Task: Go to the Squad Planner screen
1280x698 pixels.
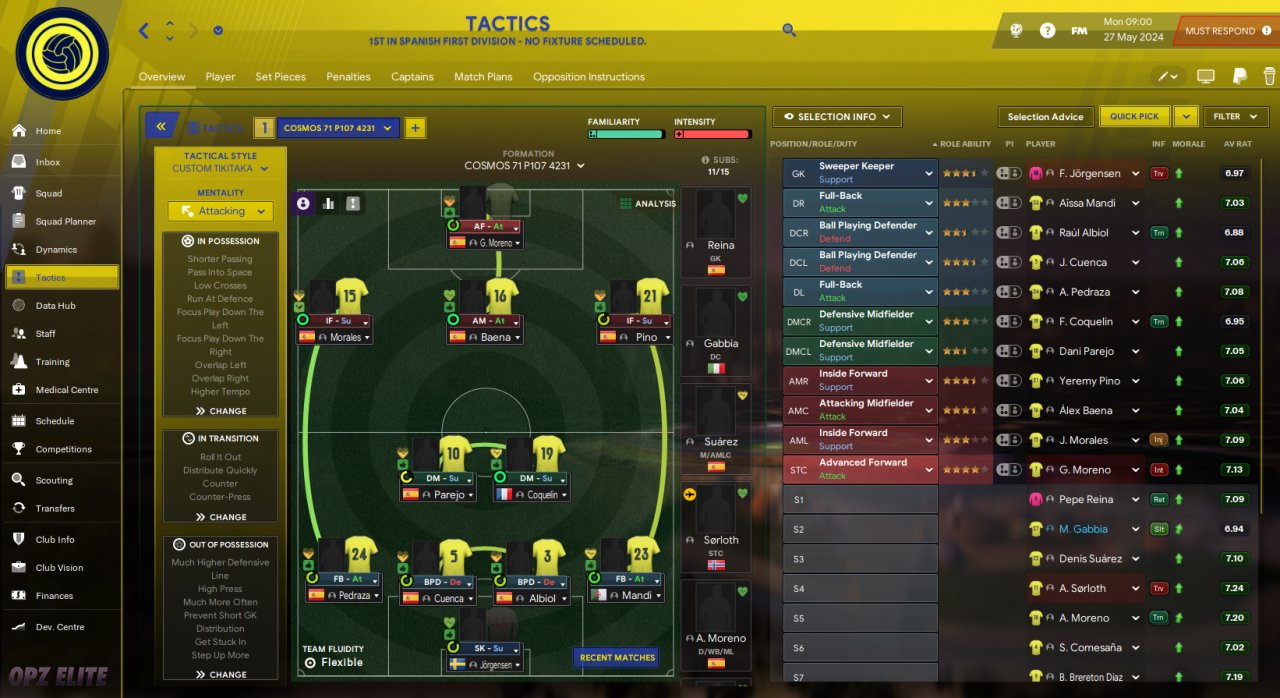Action: coord(65,221)
